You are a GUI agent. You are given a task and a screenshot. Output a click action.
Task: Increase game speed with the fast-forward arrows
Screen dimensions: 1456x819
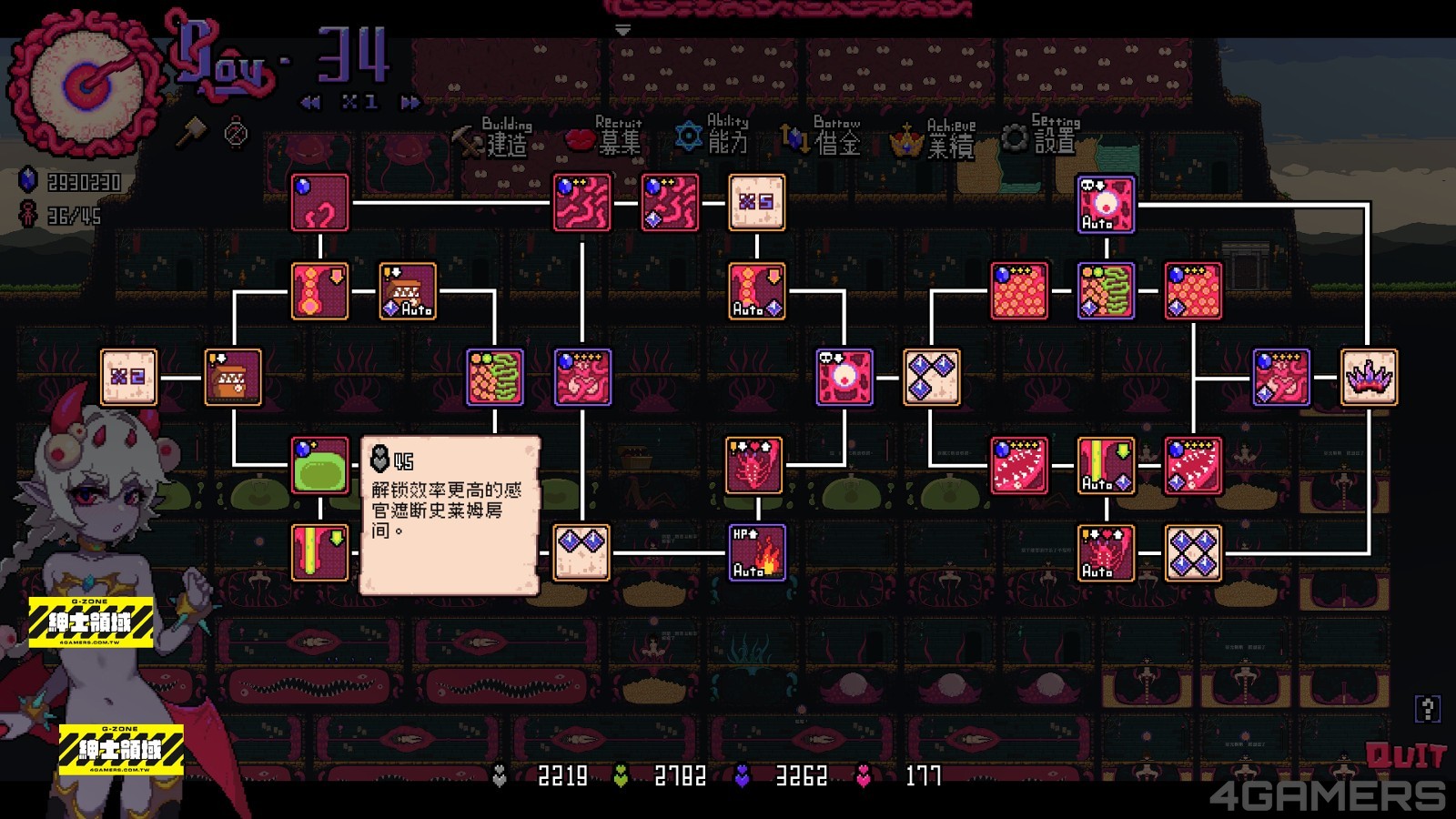[x=410, y=103]
